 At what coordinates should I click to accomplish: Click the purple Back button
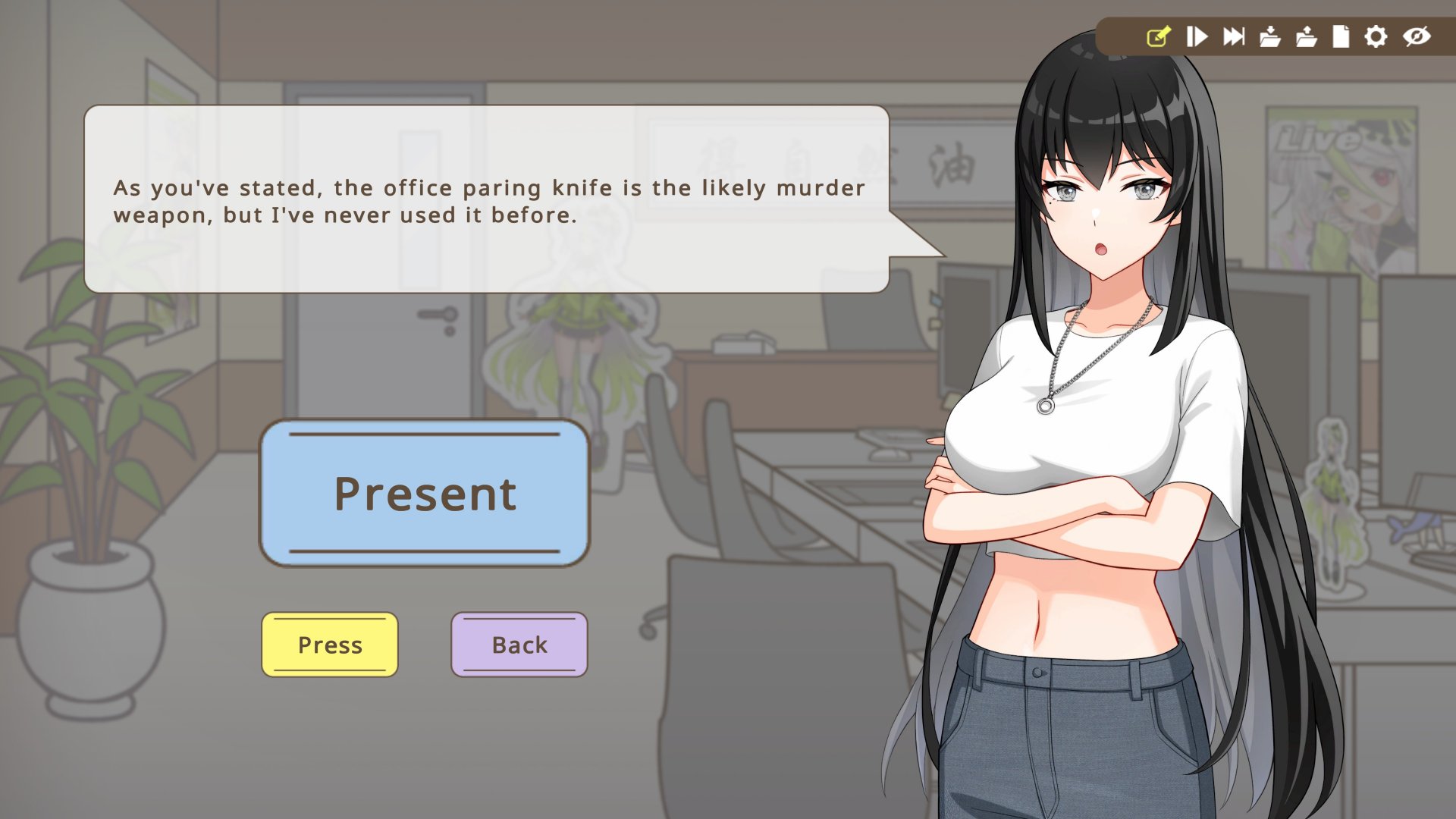(519, 645)
